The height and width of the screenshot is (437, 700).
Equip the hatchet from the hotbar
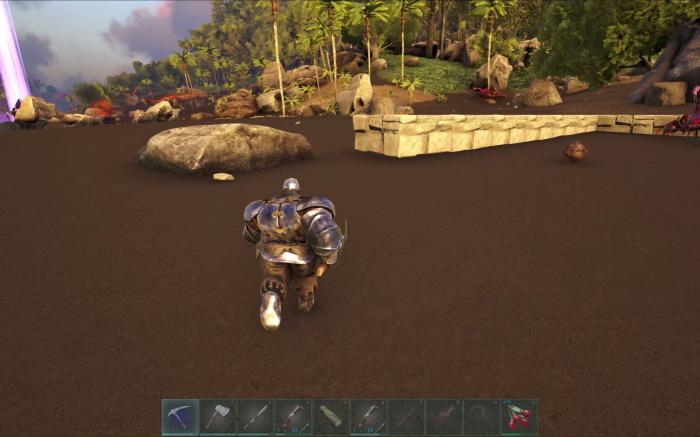[x=218, y=416]
